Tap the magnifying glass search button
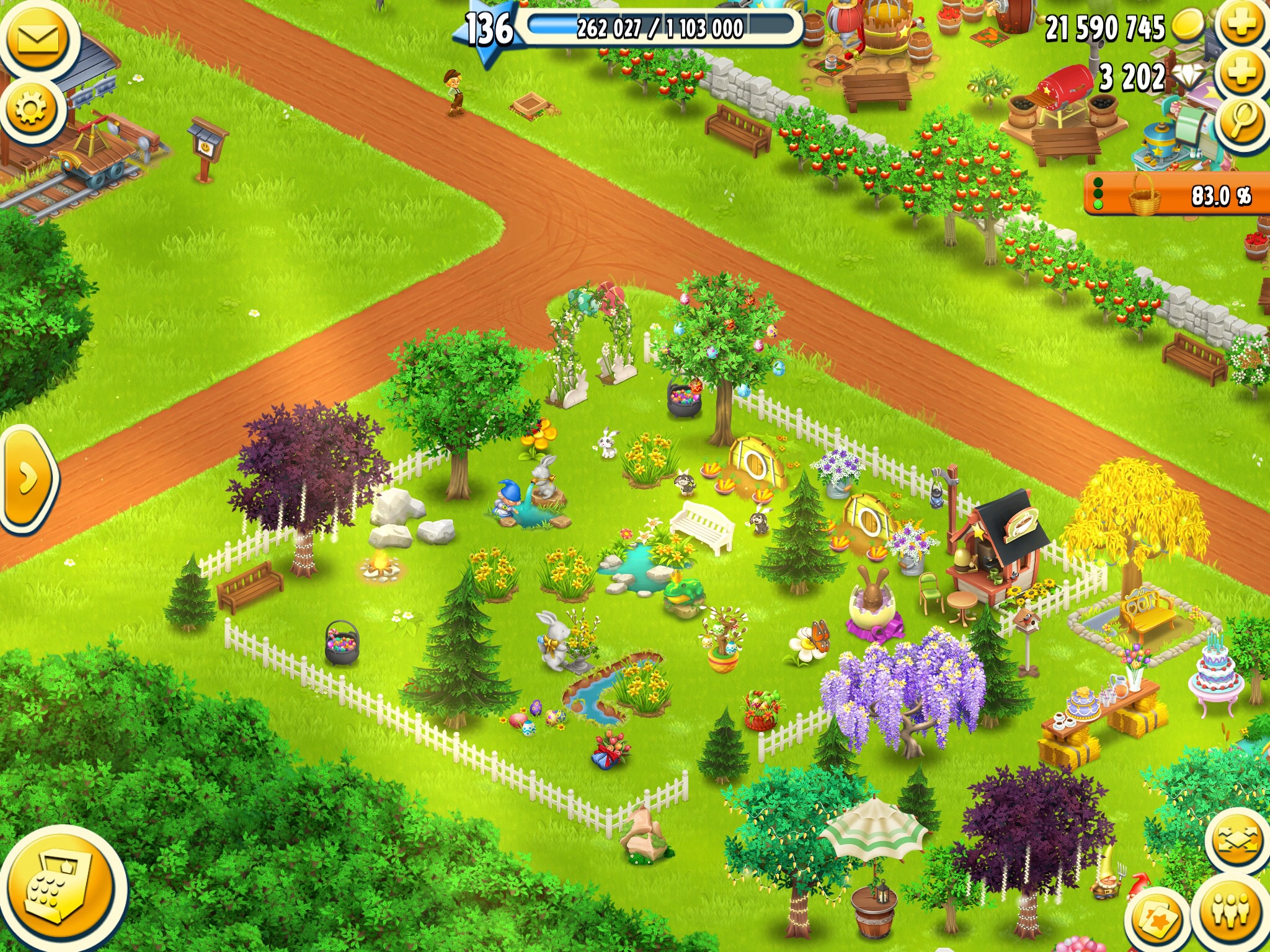This screenshot has width=1270, height=952. point(1240,121)
